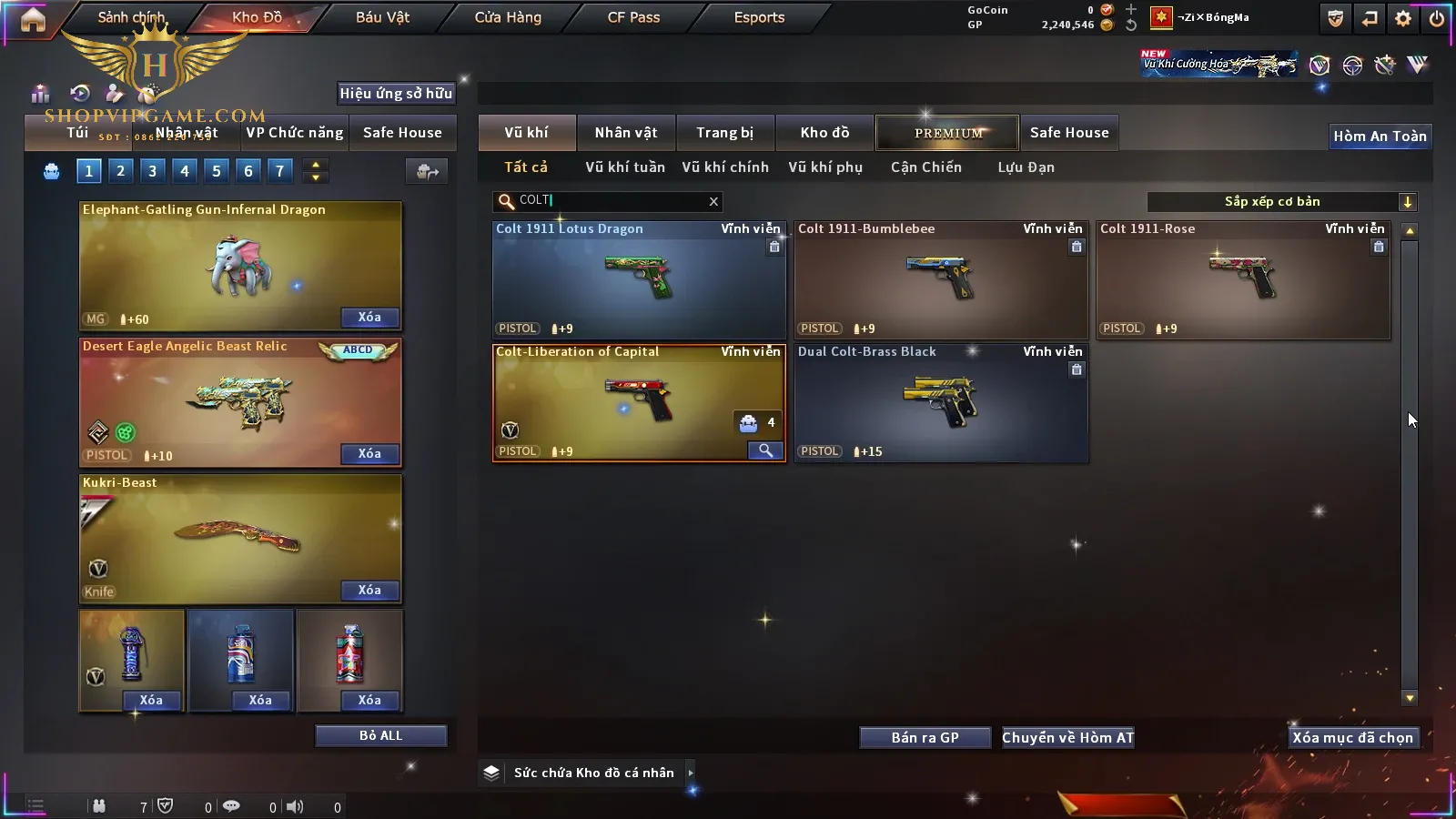Open the gear settings icon
1456x819 pixels.
pos(1403,18)
